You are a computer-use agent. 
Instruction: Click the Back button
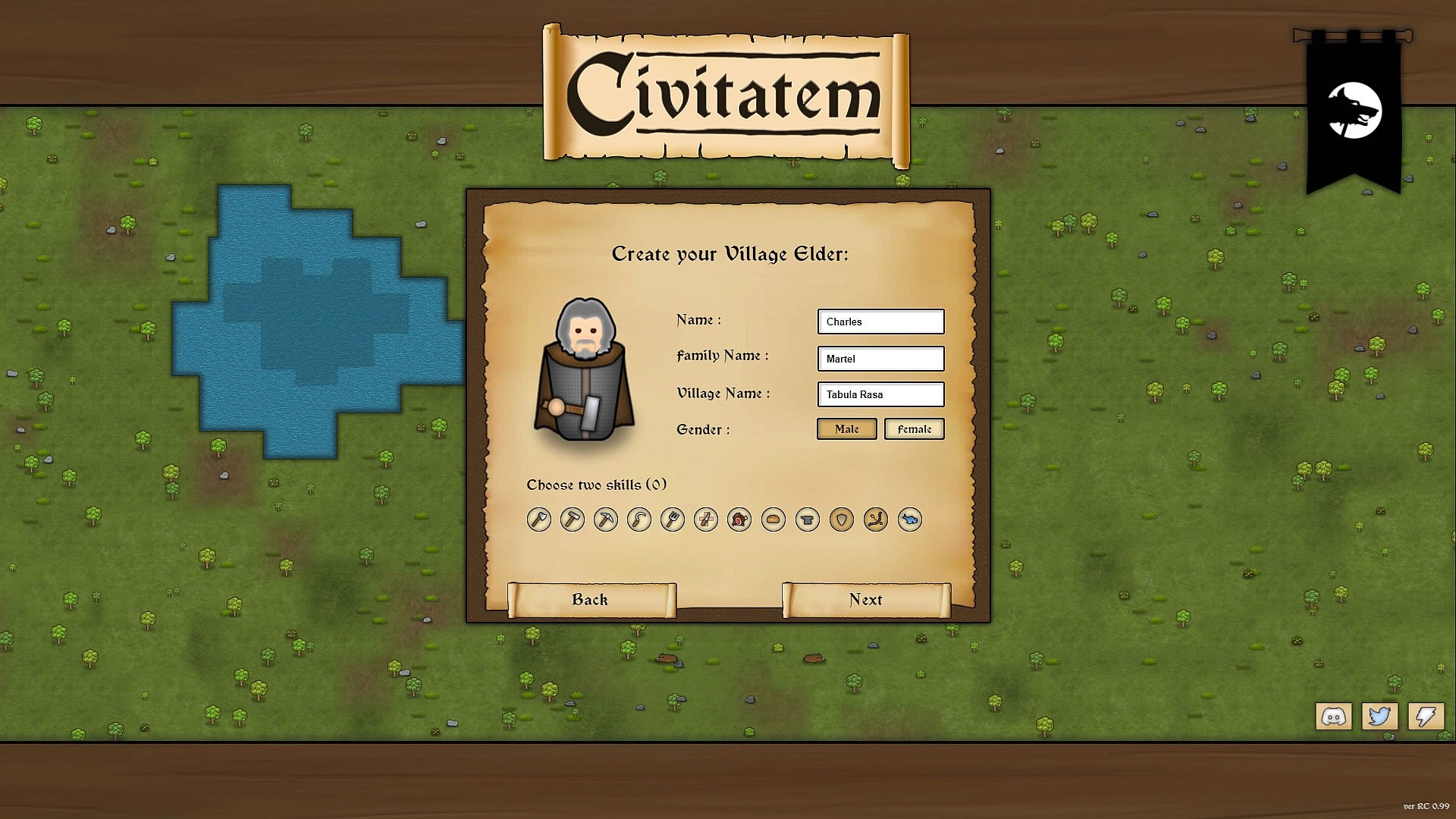coord(589,599)
